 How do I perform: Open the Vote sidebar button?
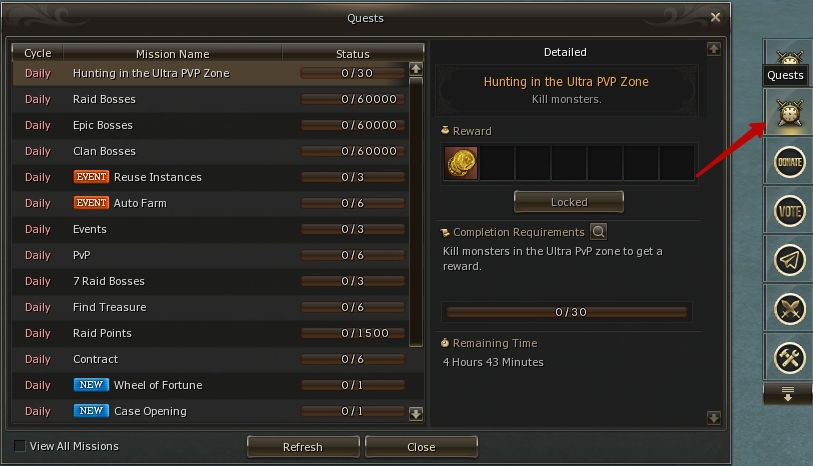tap(790, 211)
